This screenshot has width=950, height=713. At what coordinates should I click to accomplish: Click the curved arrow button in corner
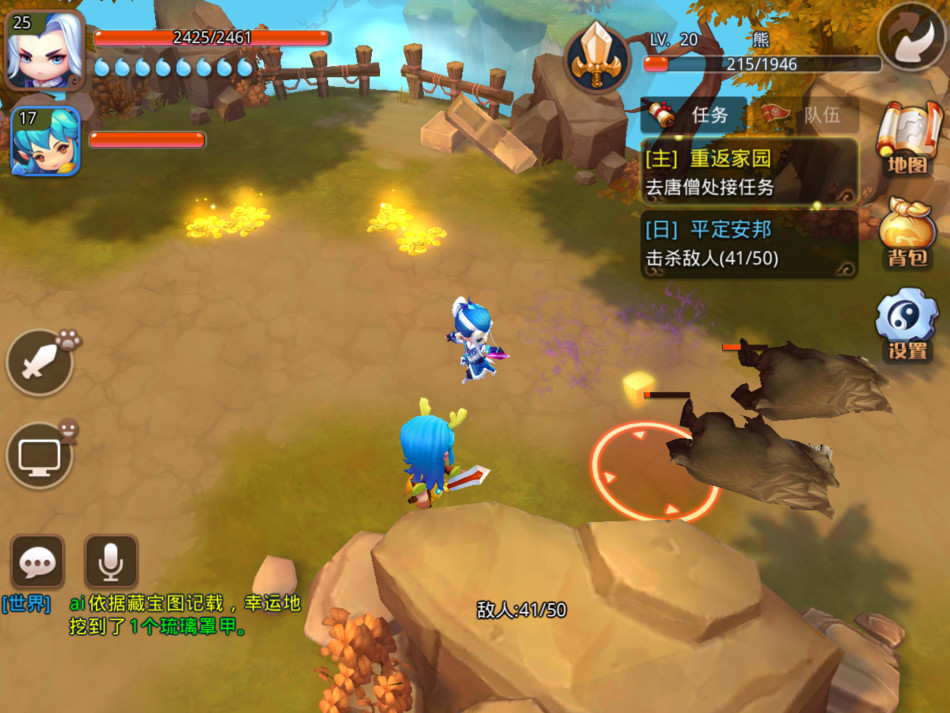[x=911, y=37]
